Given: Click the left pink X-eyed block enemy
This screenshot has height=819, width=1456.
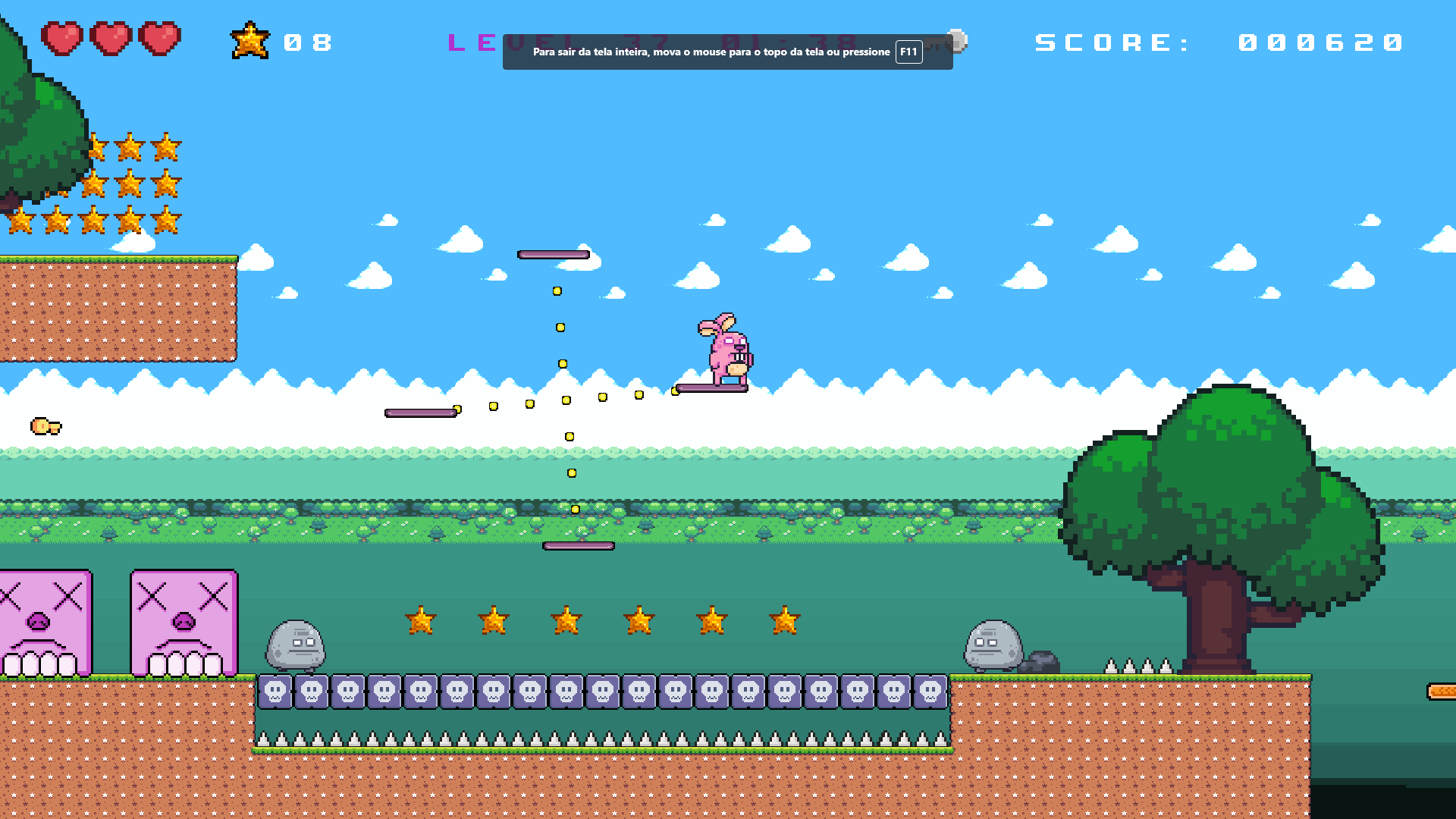Looking at the screenshot, I should pos(42,622).
